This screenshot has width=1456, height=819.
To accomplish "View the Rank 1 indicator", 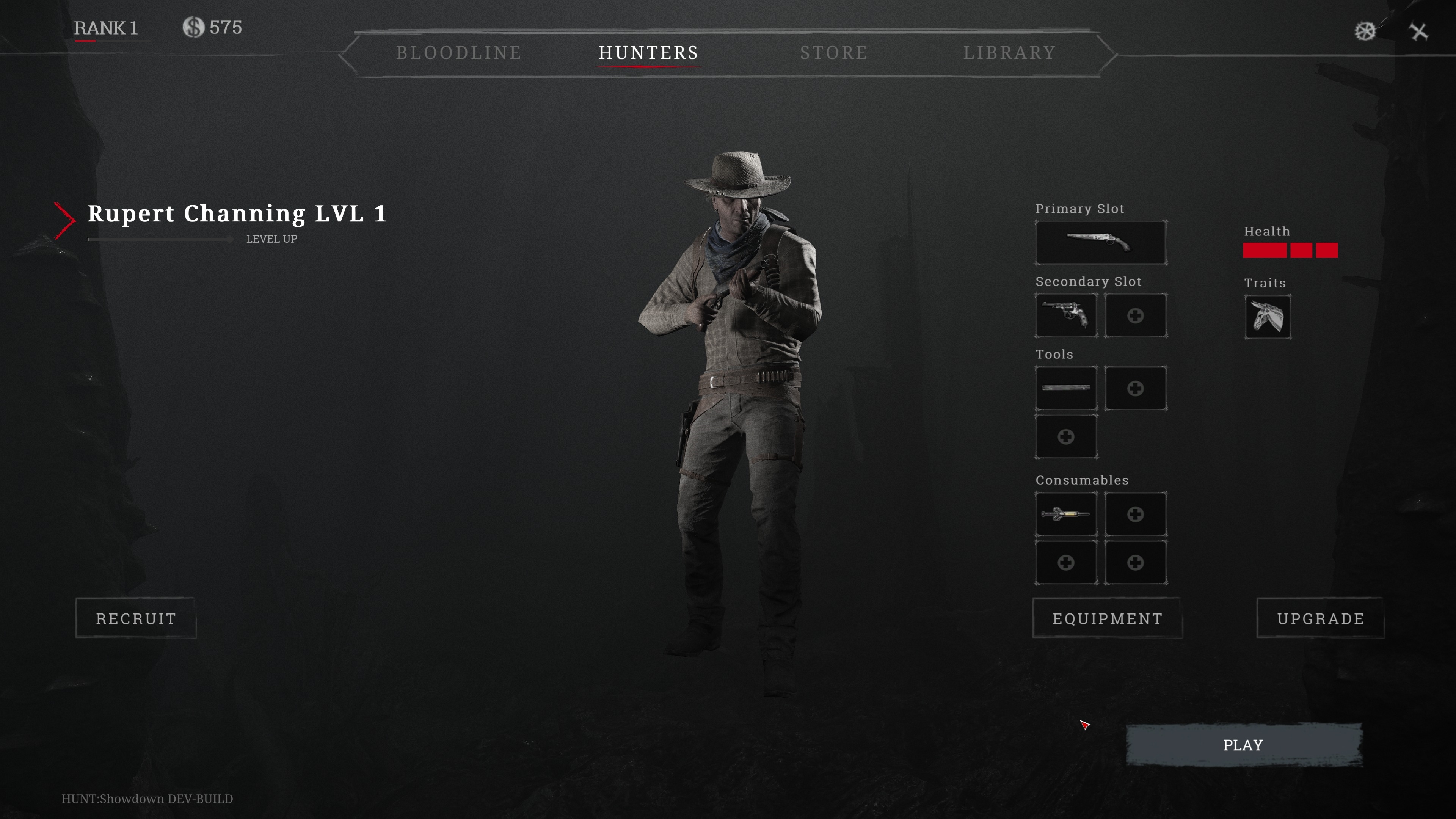I will (106, 28).
